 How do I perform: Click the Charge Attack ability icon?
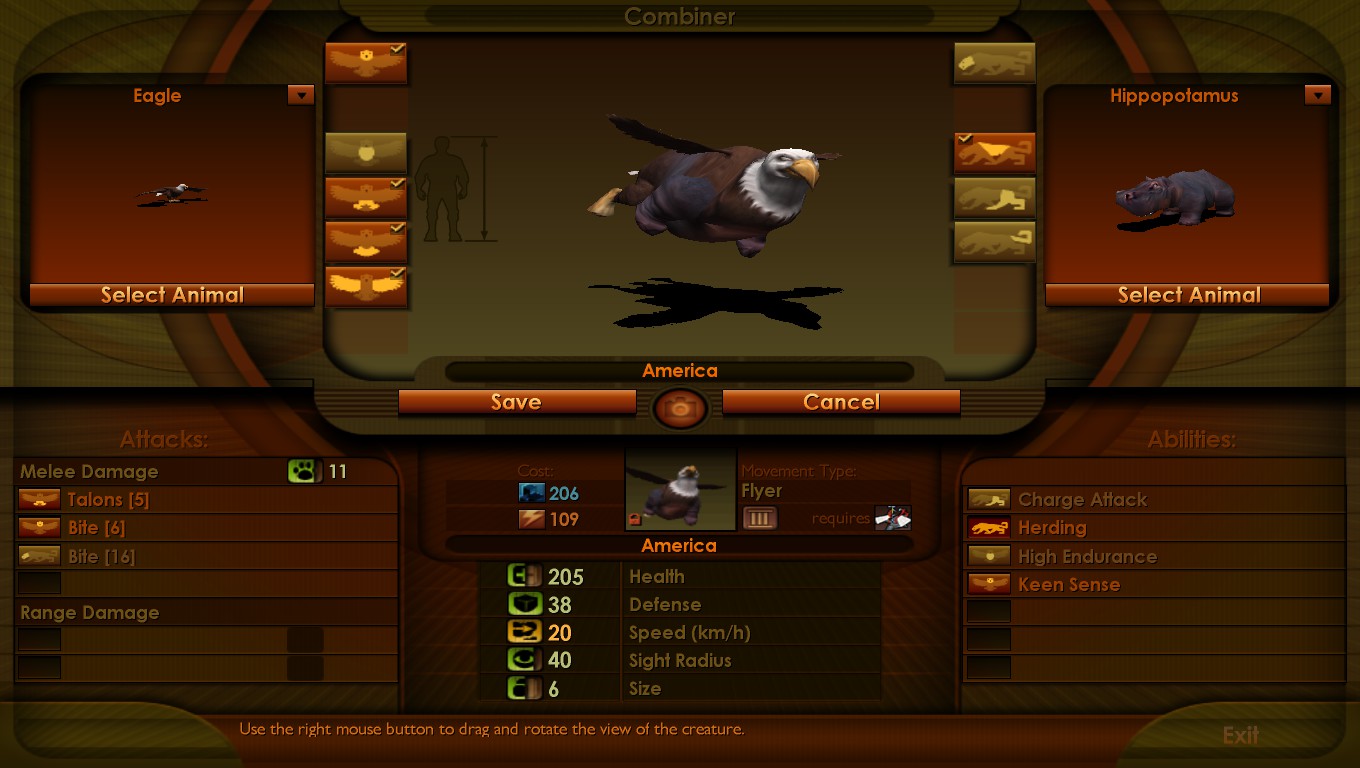click(988, 499)
